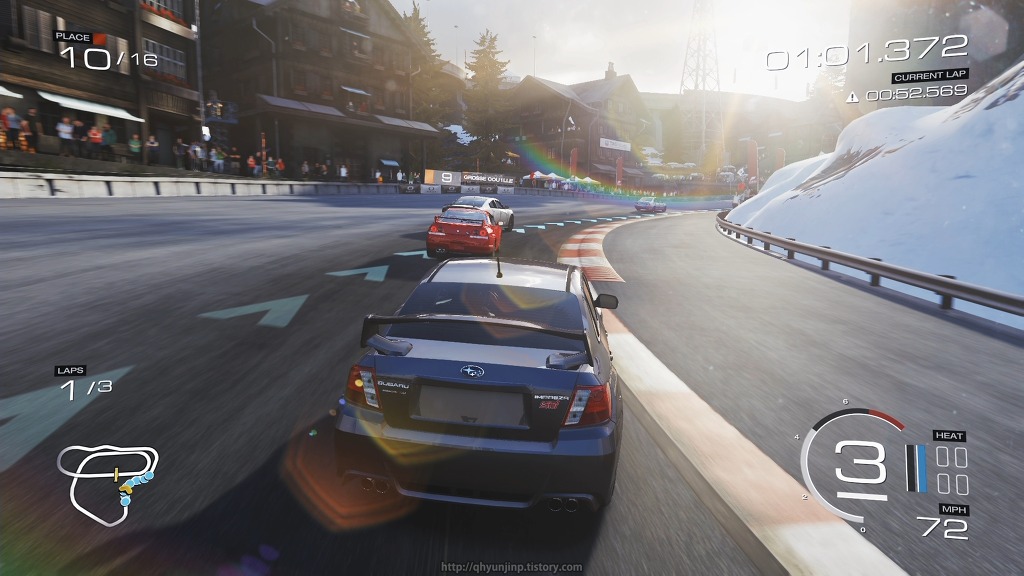This screenshot has height=576, width=1024.
Task: Click the track layout minimap
Action: point(106,483)
